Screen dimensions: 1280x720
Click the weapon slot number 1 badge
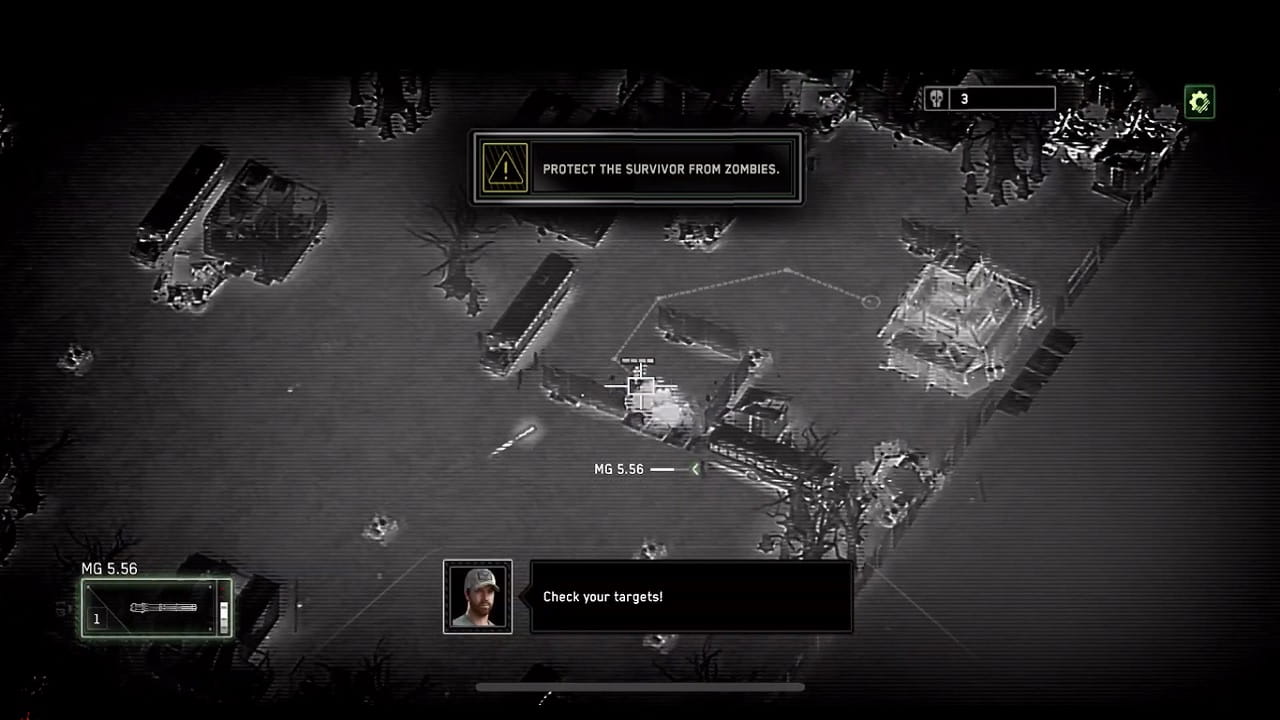[x=97, y=618]
